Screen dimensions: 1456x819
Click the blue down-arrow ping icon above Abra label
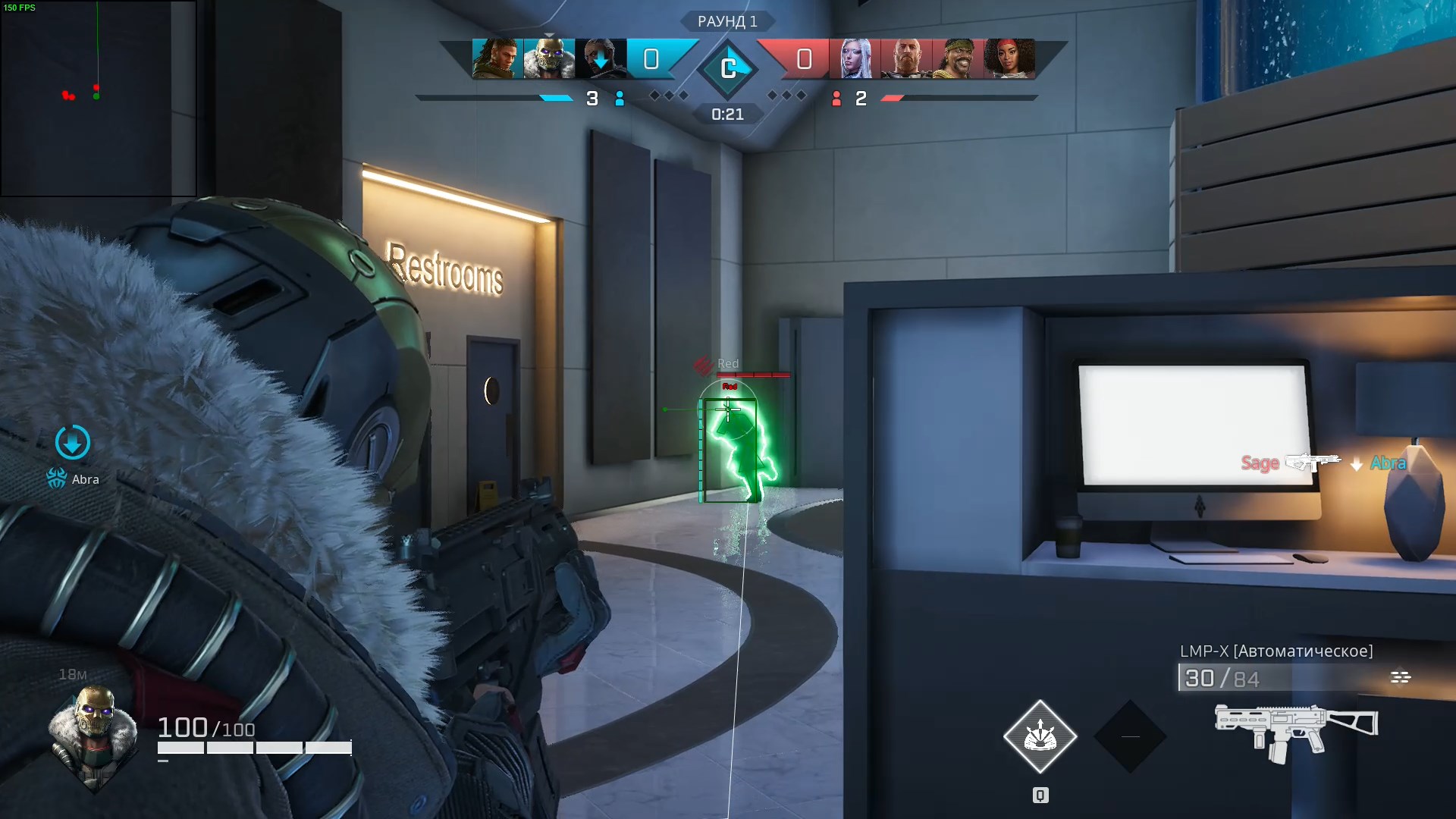pos(72,440)
